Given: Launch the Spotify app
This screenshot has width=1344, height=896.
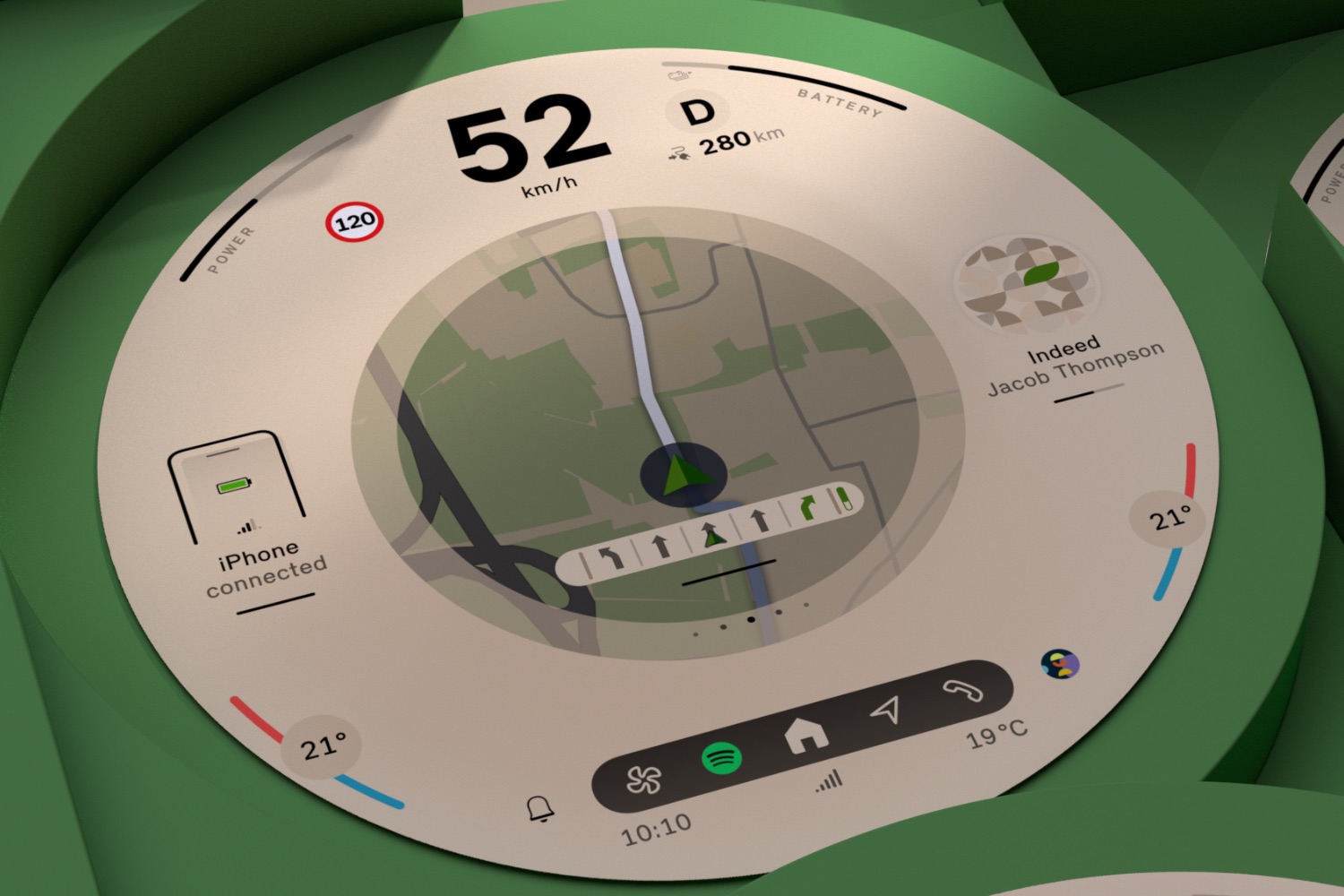Looking at the screenshot, I should point(721,759).
